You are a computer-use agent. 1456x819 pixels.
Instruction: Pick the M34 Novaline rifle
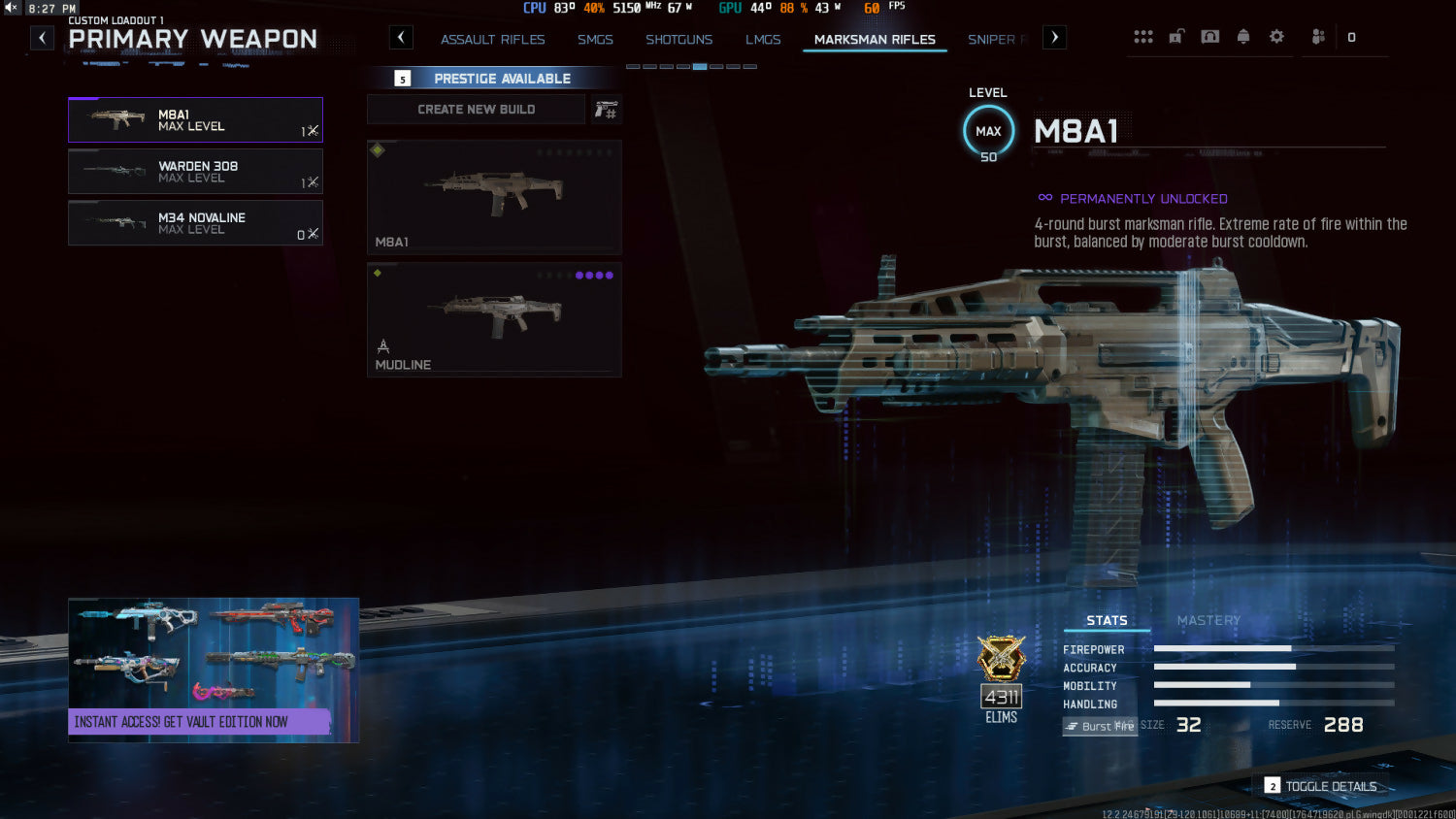click(195, 223)
